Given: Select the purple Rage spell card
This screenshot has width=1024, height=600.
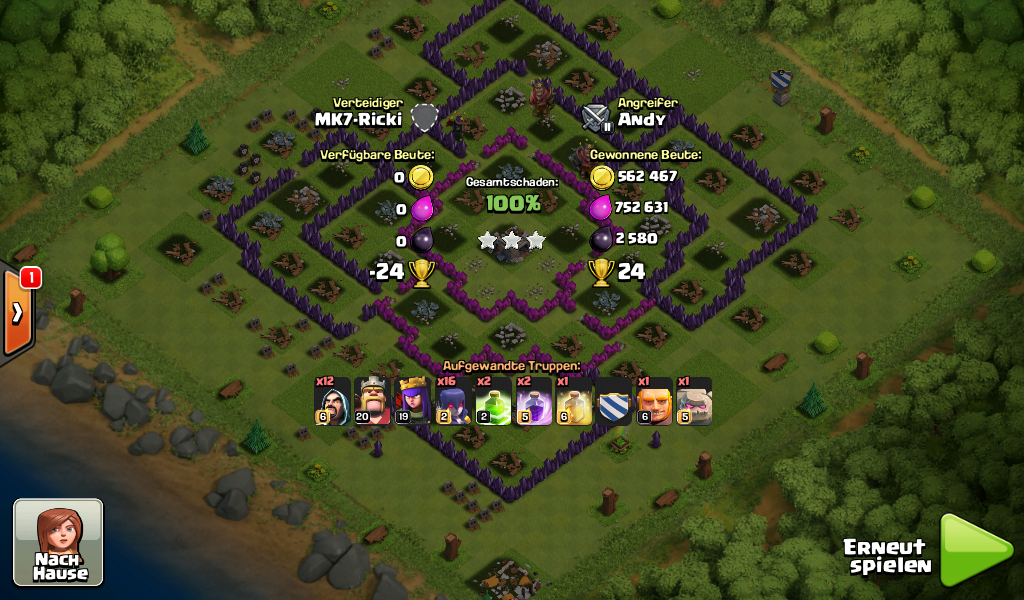Looking at the screenshot, I should 533,402.
